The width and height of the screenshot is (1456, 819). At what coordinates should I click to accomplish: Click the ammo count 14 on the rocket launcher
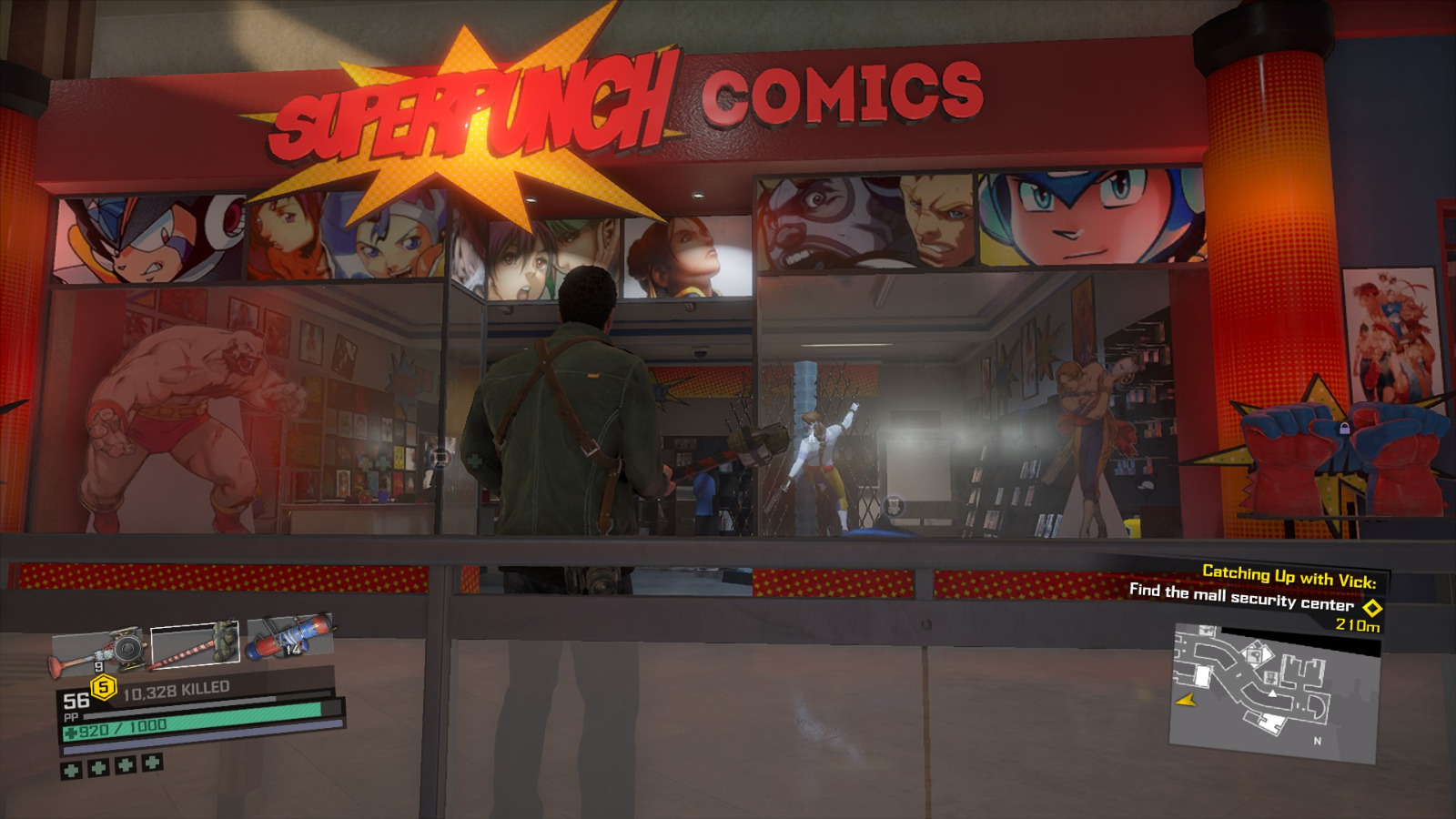click(293, 649)
